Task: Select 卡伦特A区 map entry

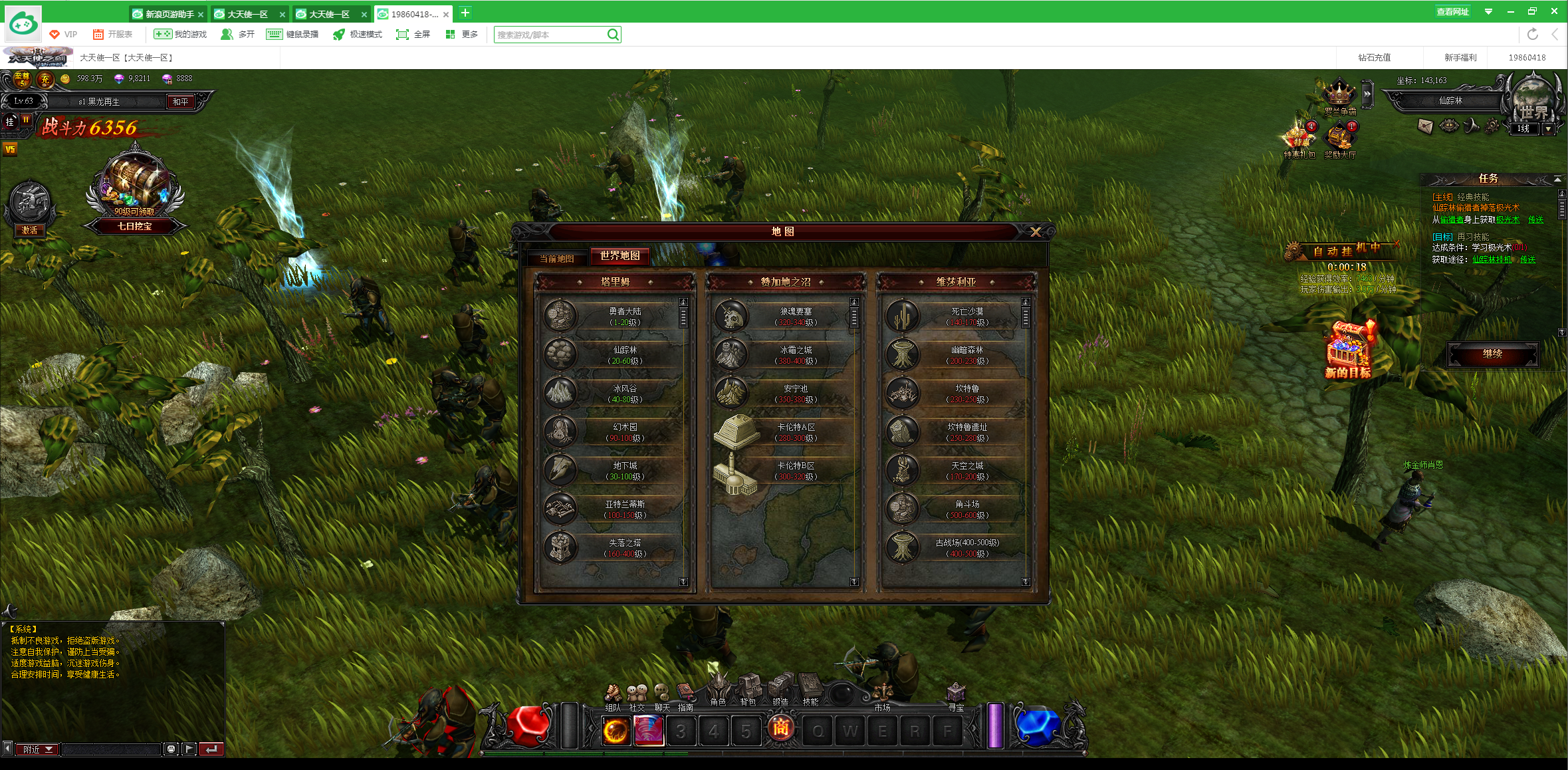Action: (x=786, y=432)
